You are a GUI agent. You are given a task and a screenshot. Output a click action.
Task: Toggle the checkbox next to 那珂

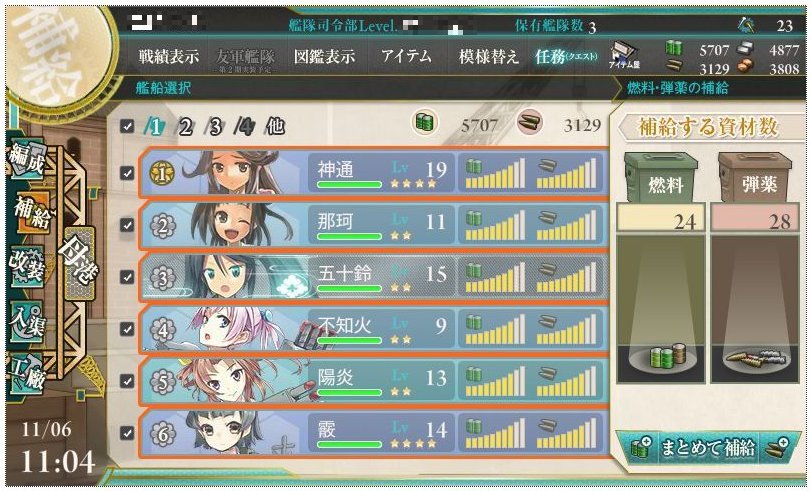click(x=125, y=224)
